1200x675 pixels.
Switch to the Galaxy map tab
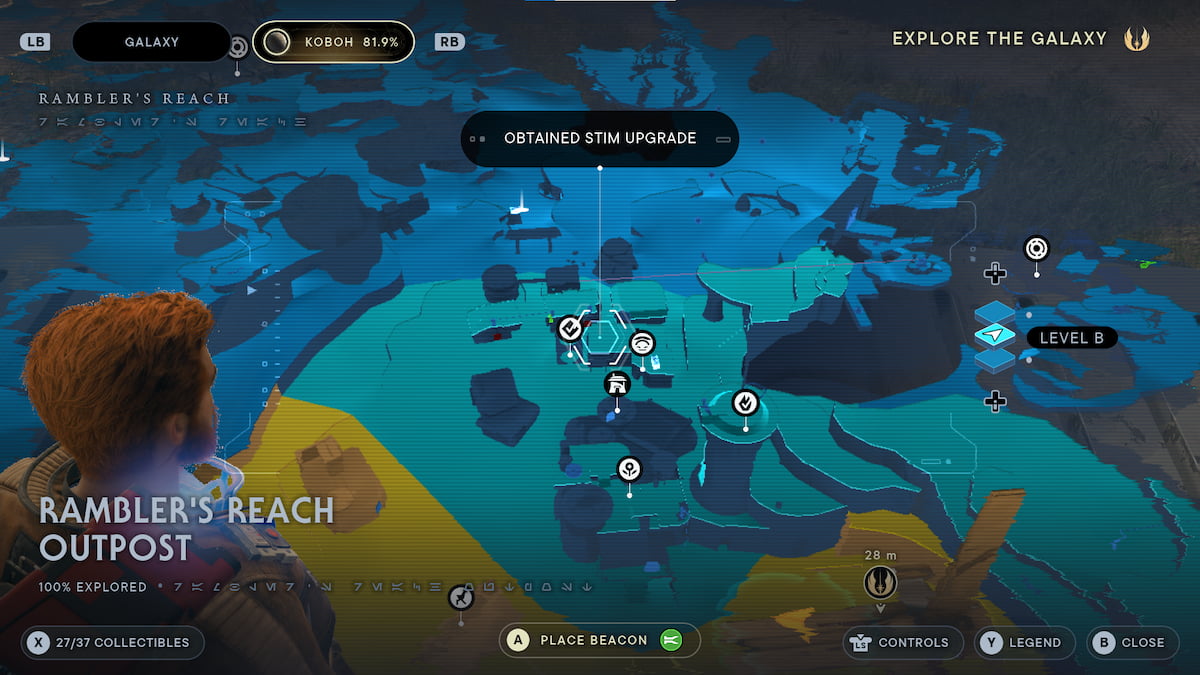152,42
